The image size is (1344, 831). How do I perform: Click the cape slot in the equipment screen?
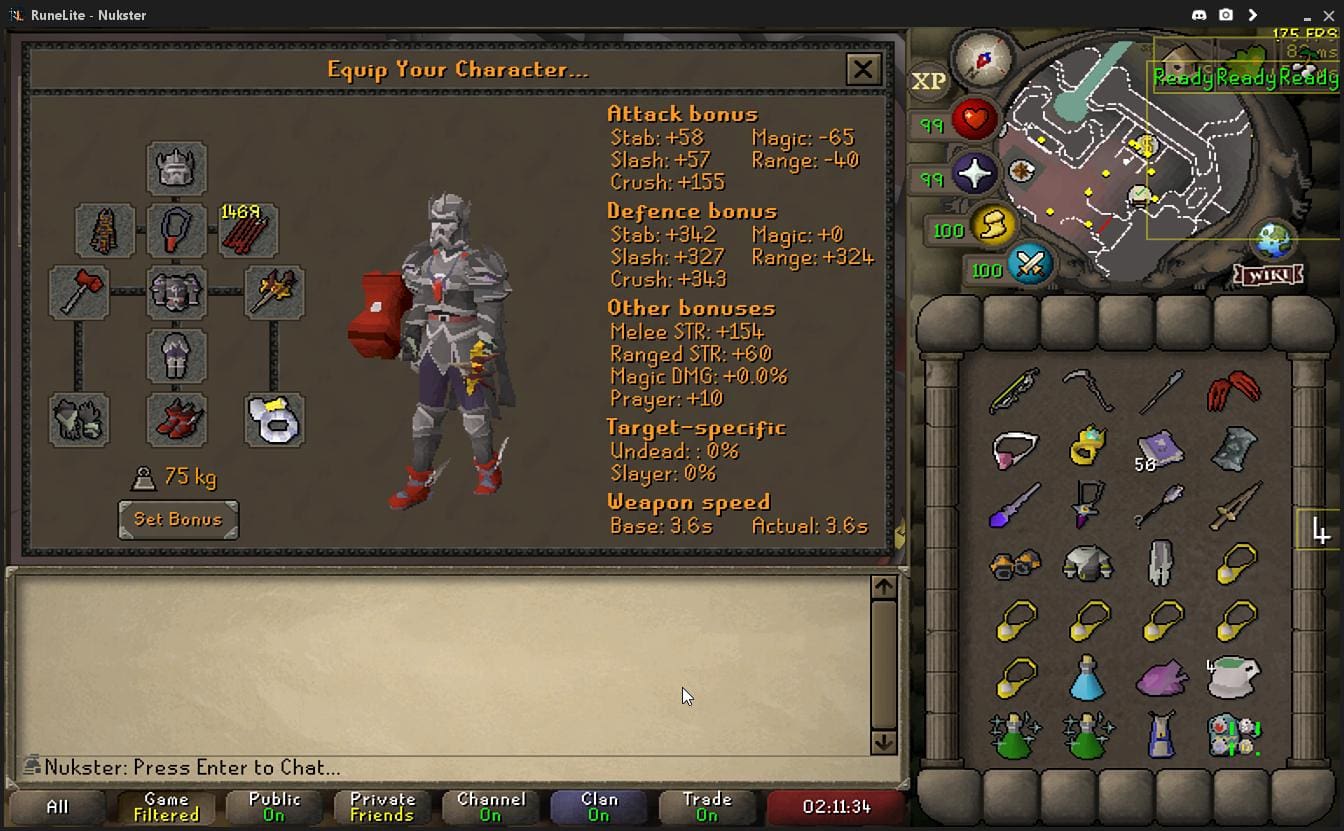tap(105, 230)
